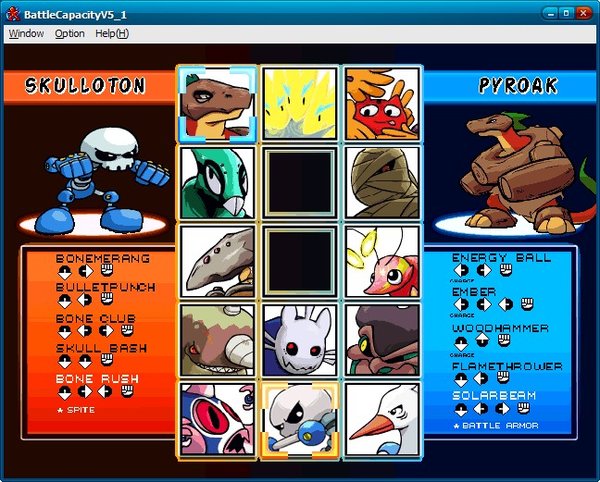Viewport: 600px width, 482px height.
Task: Open the Help(H) menu
Action: [x=112, y=33]
